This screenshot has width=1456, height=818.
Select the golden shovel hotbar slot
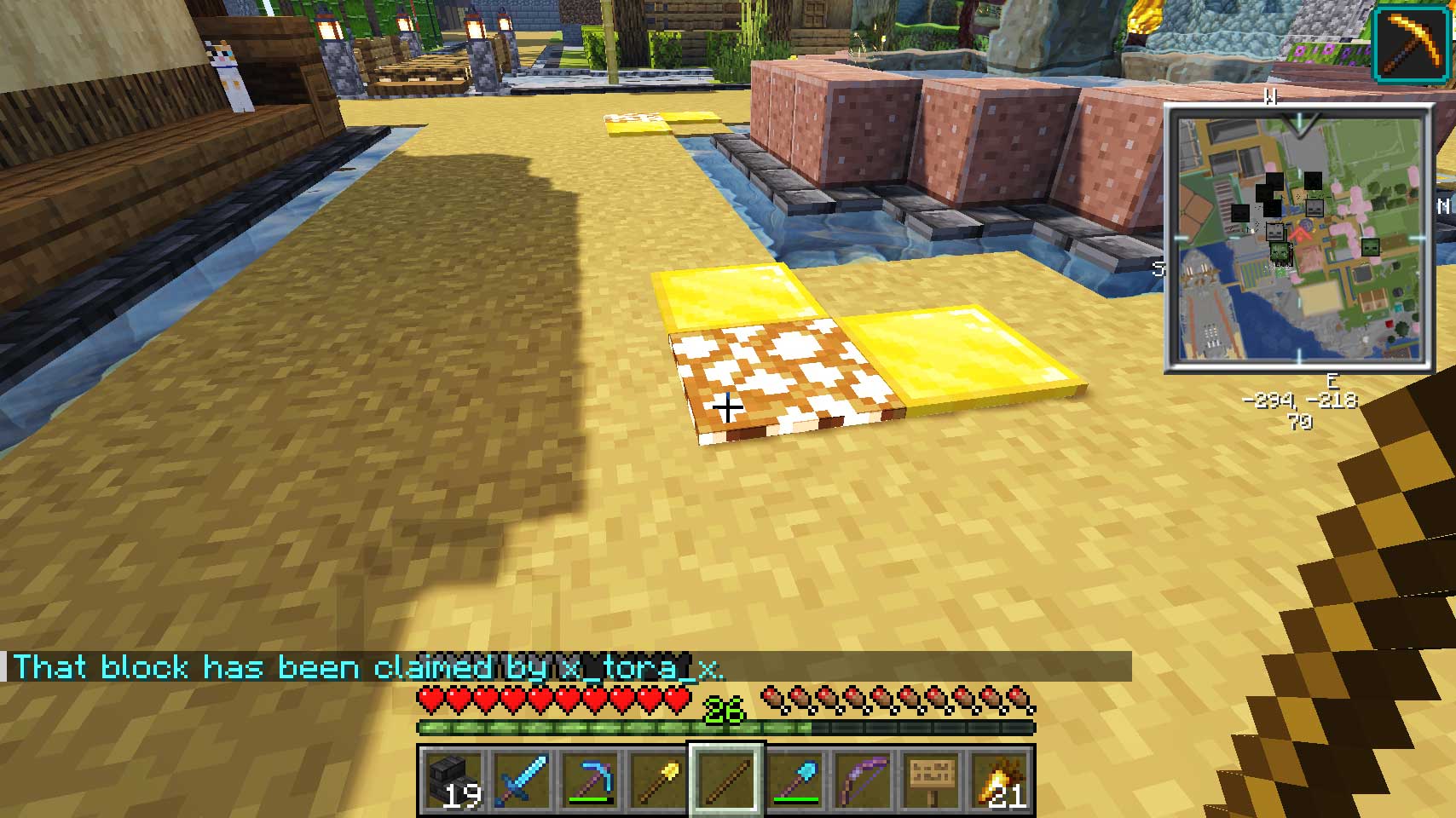click(x=658, y=780)
